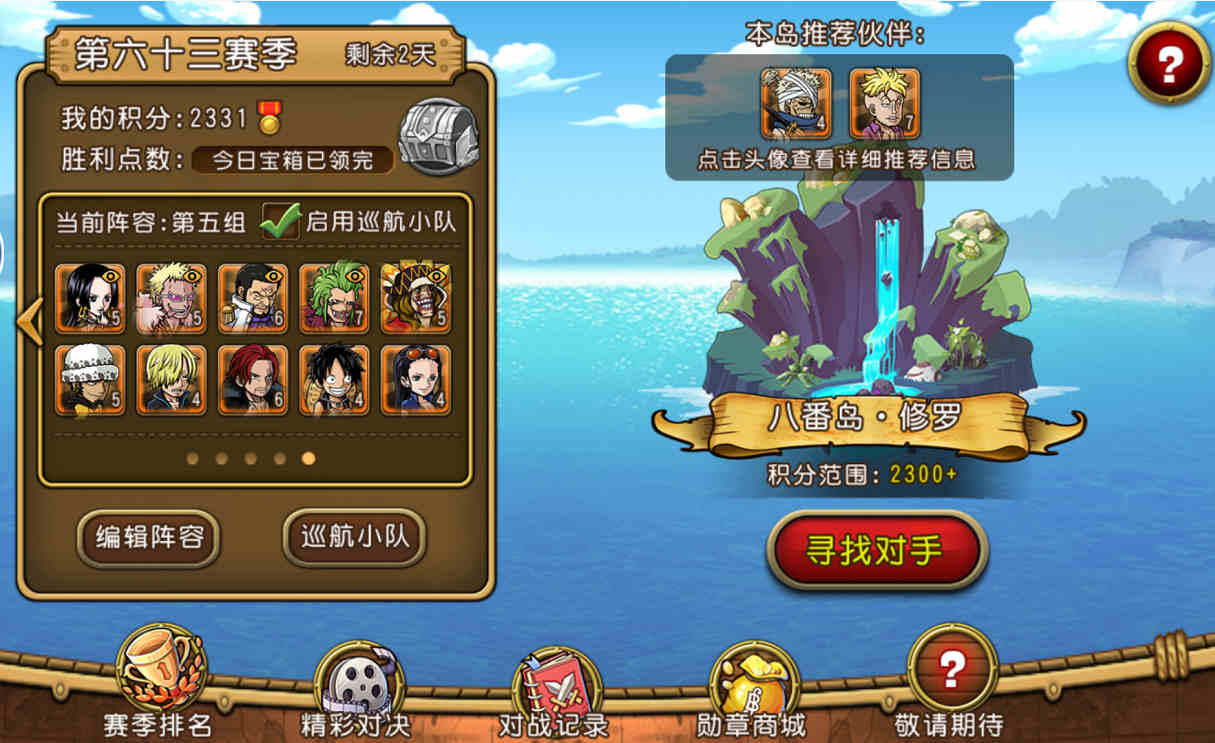
Task: Click the red question-mark help button
Action: [1169, 63]
